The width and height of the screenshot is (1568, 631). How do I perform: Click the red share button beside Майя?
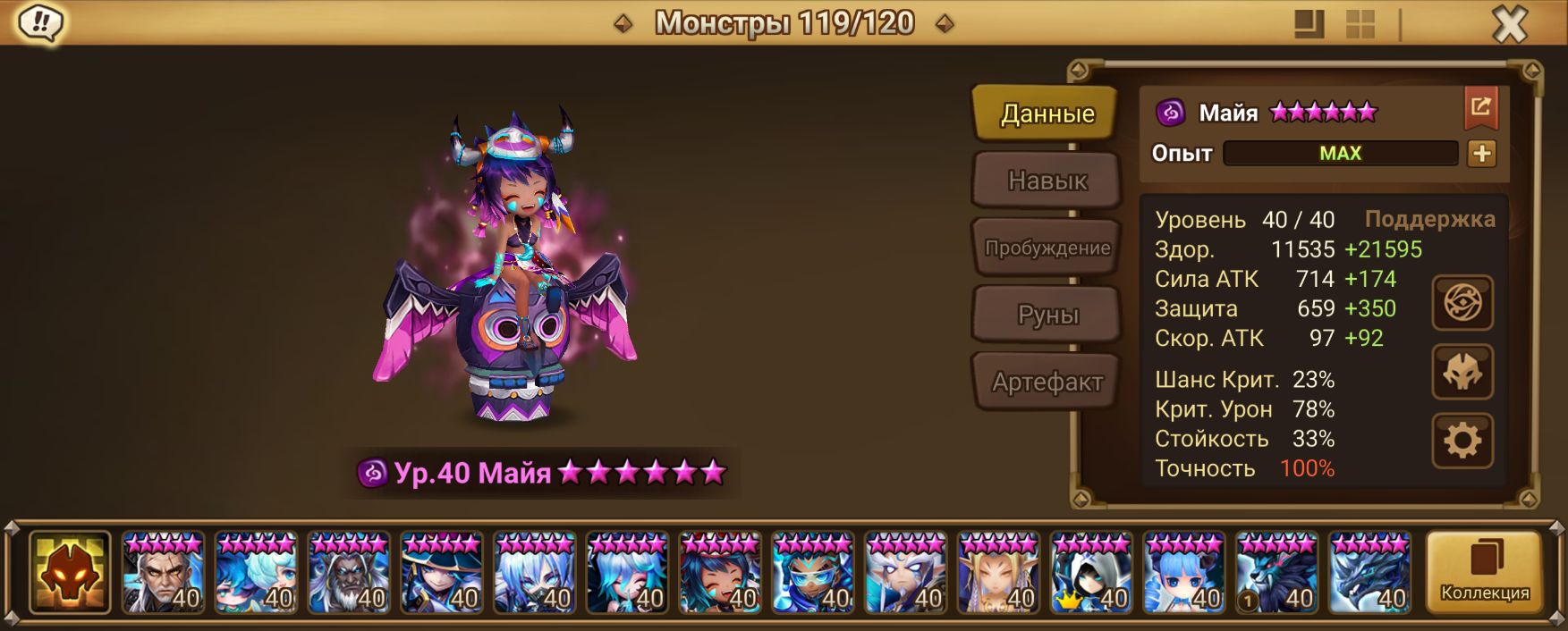[x=1480, y=108]
